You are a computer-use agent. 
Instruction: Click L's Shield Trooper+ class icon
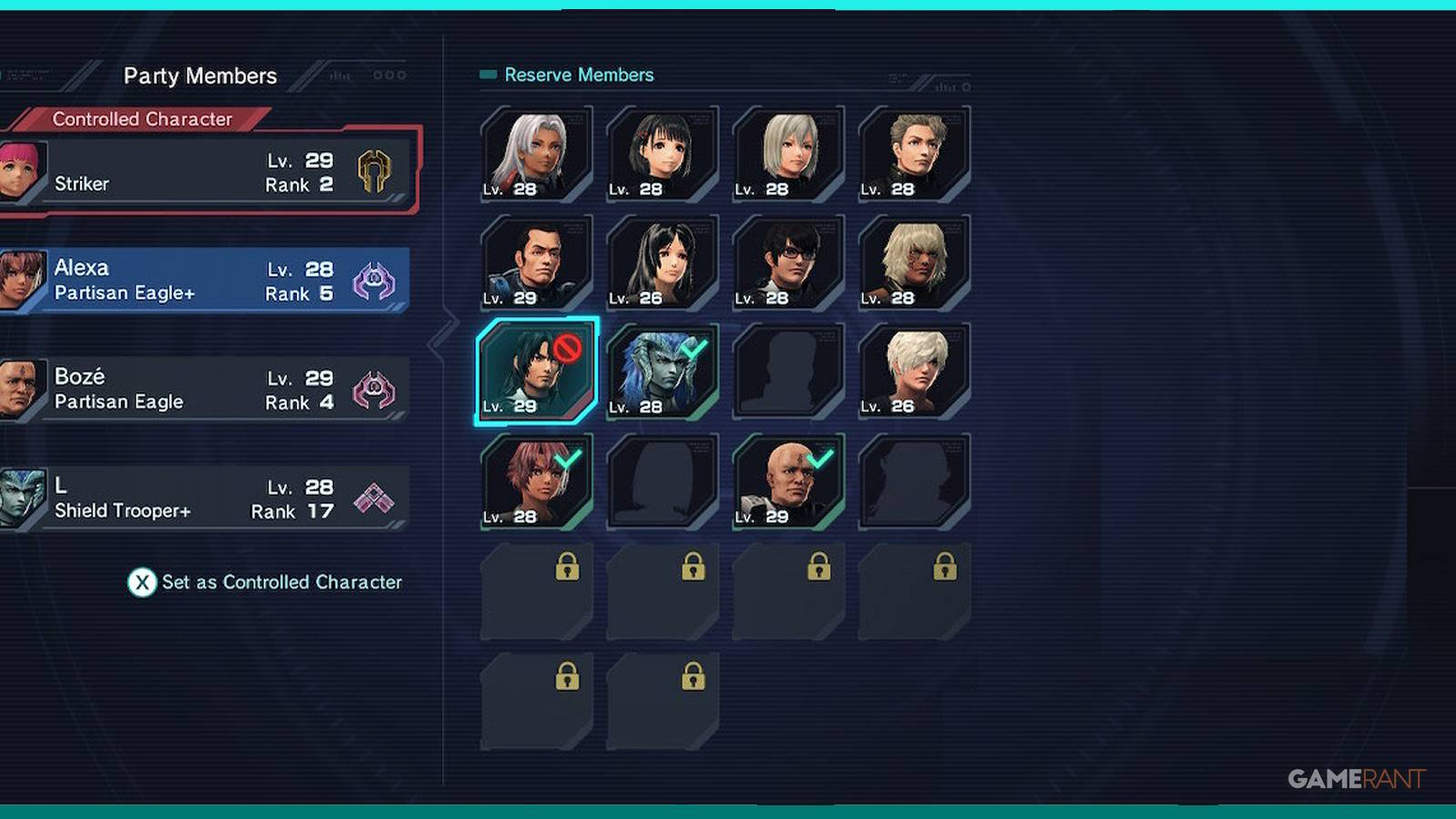(373, 499)
